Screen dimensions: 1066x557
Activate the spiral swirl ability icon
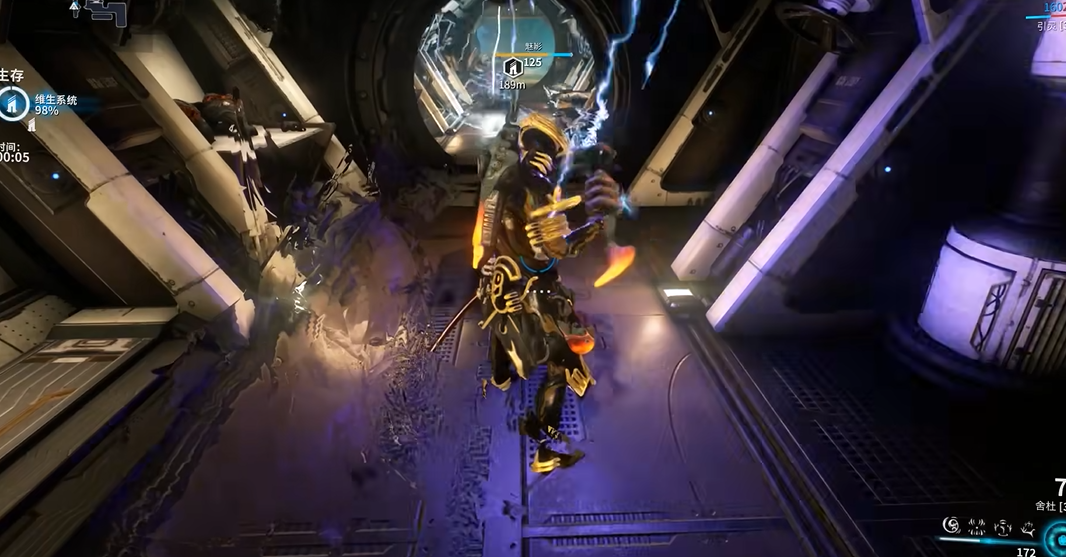[951, 524]
